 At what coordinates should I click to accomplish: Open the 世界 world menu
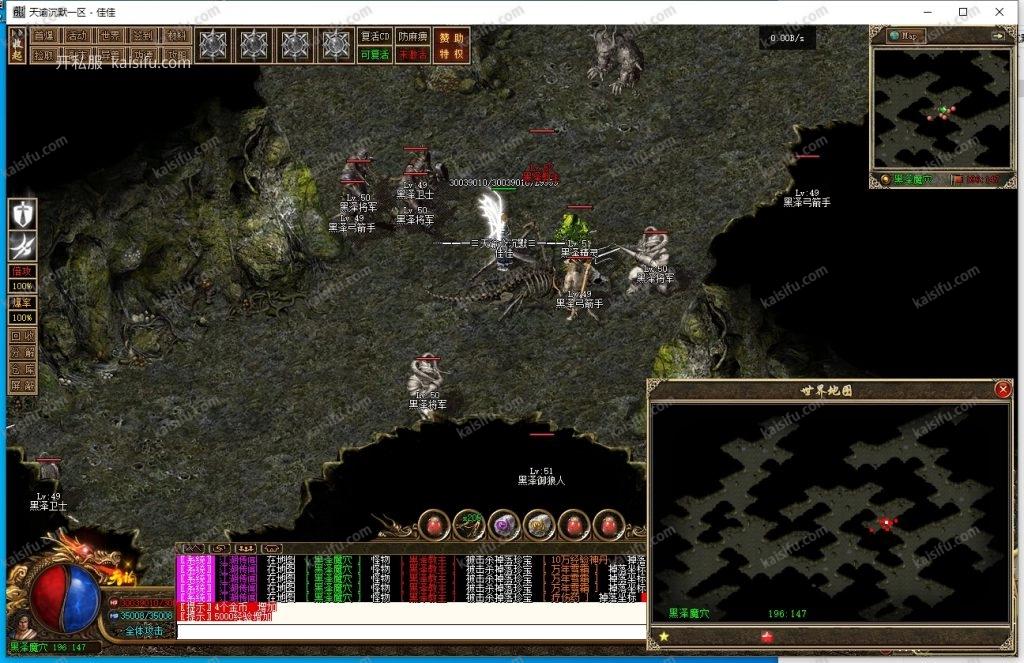(112, 35)
